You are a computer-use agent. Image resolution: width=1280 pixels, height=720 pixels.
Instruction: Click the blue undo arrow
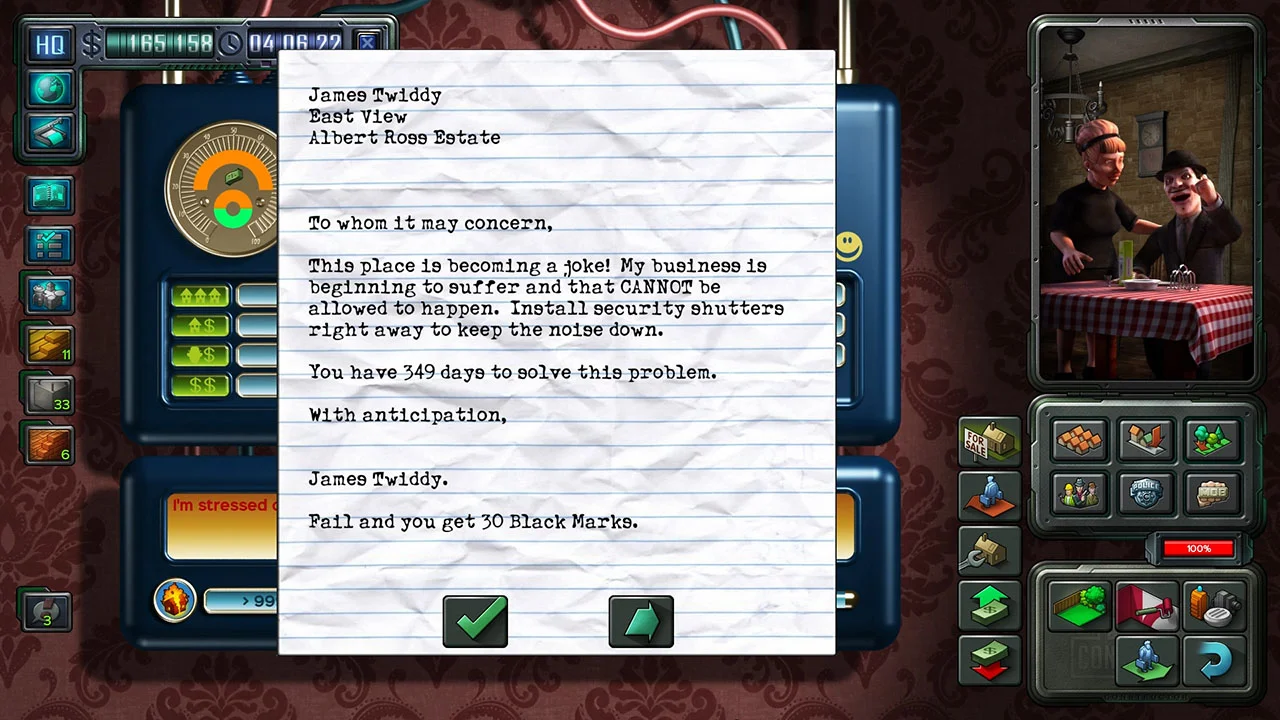[1214, 660]
